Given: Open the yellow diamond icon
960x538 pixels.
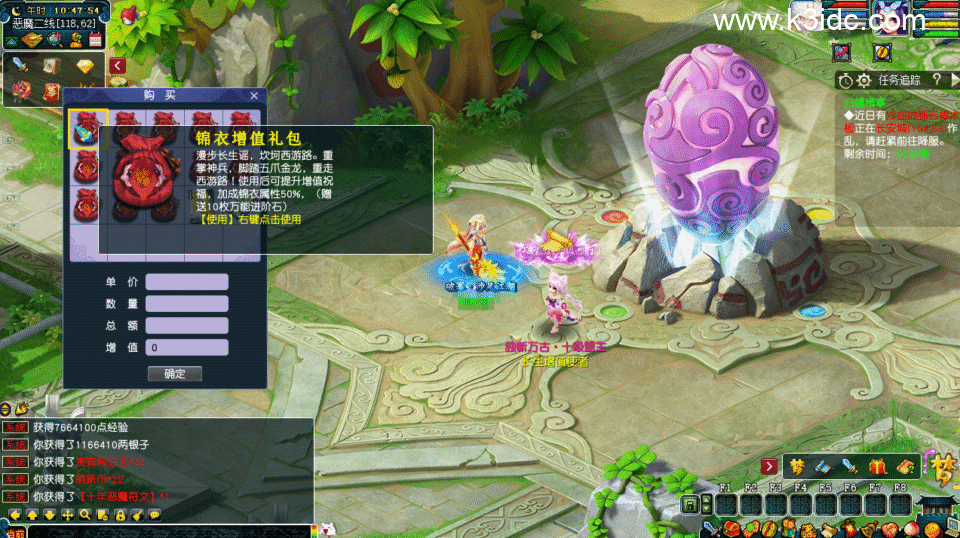Looking at the screenshot, I should pyautogui.click(x=84, y=66).
